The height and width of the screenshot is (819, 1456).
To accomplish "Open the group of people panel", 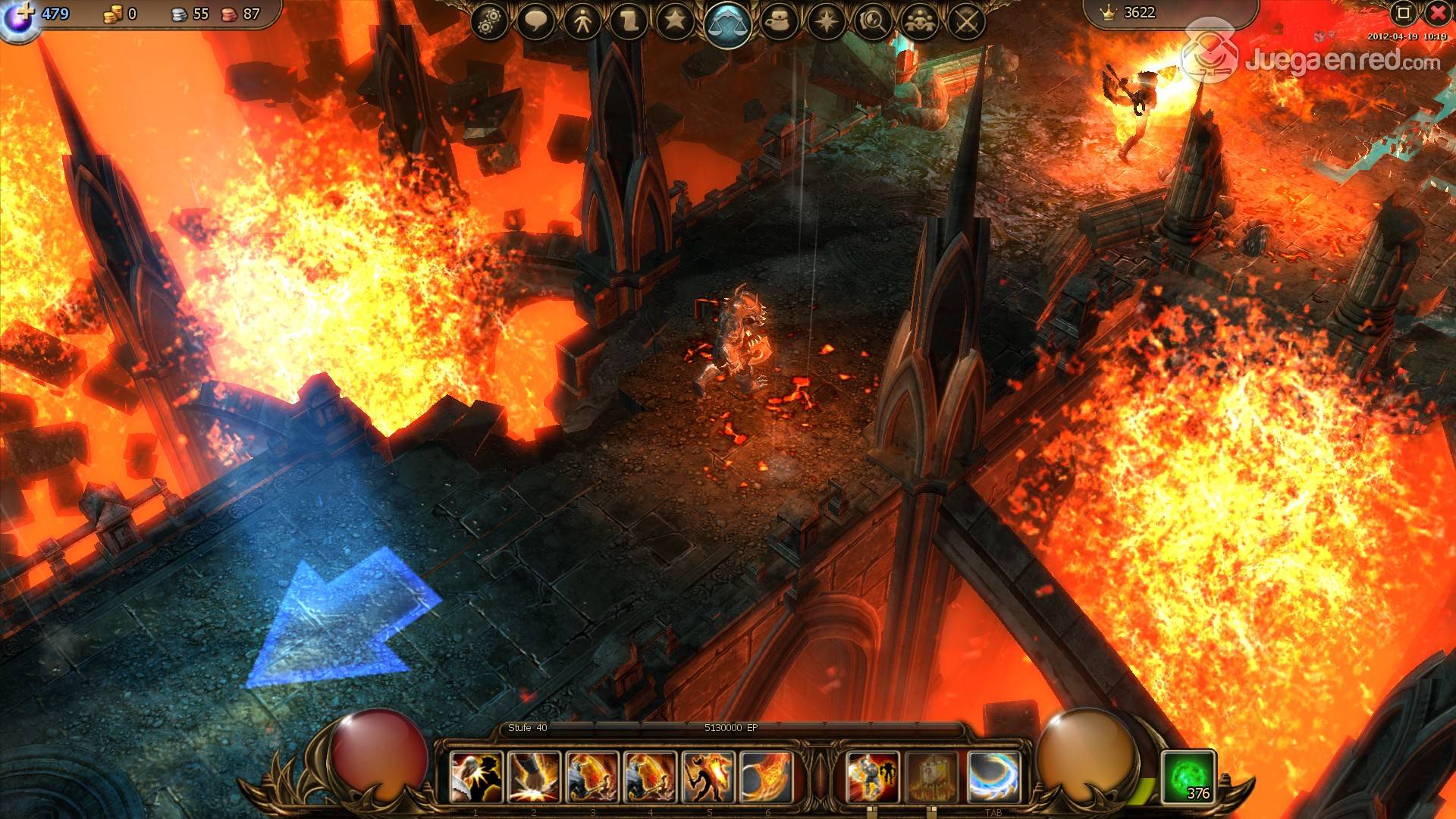I will 919,22.
